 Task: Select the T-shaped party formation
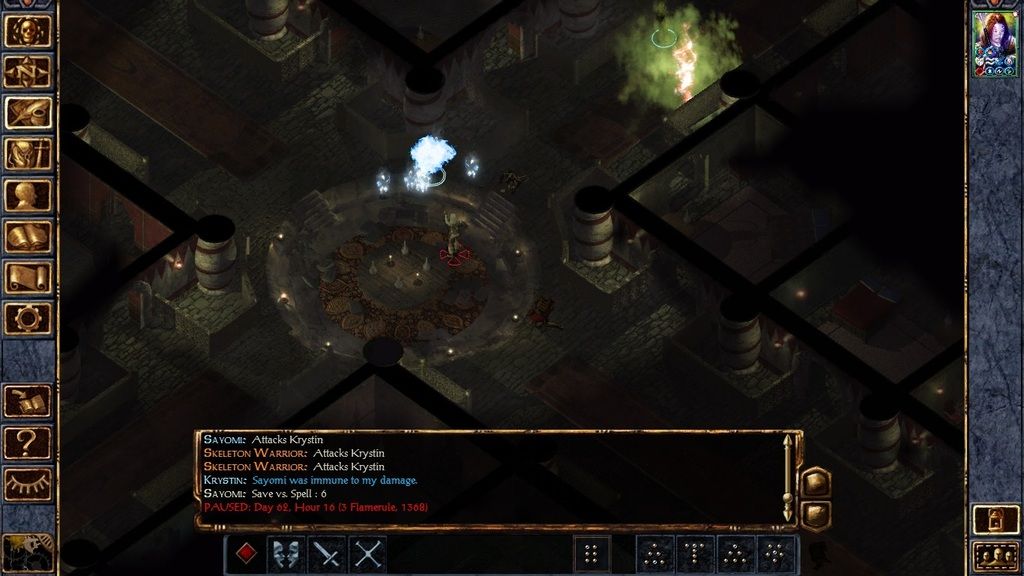pyautogui.click(x=695, y=554)
